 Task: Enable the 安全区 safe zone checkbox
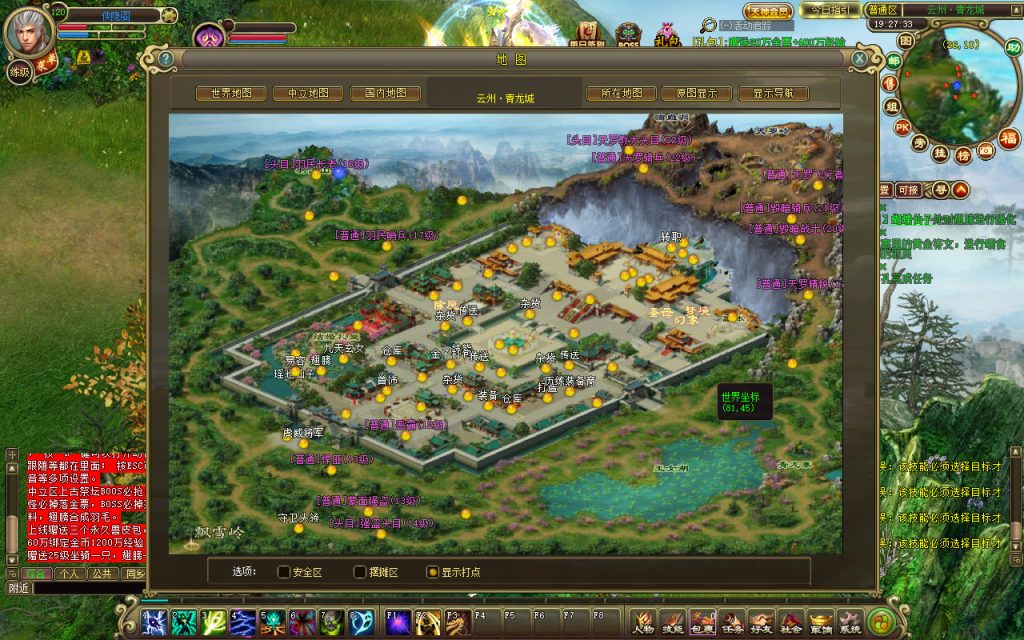284,572
